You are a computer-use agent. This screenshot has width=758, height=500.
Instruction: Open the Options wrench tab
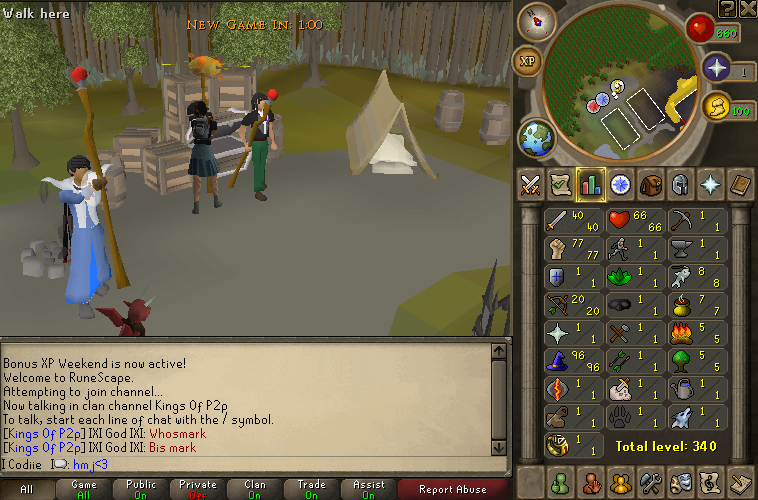651,481
